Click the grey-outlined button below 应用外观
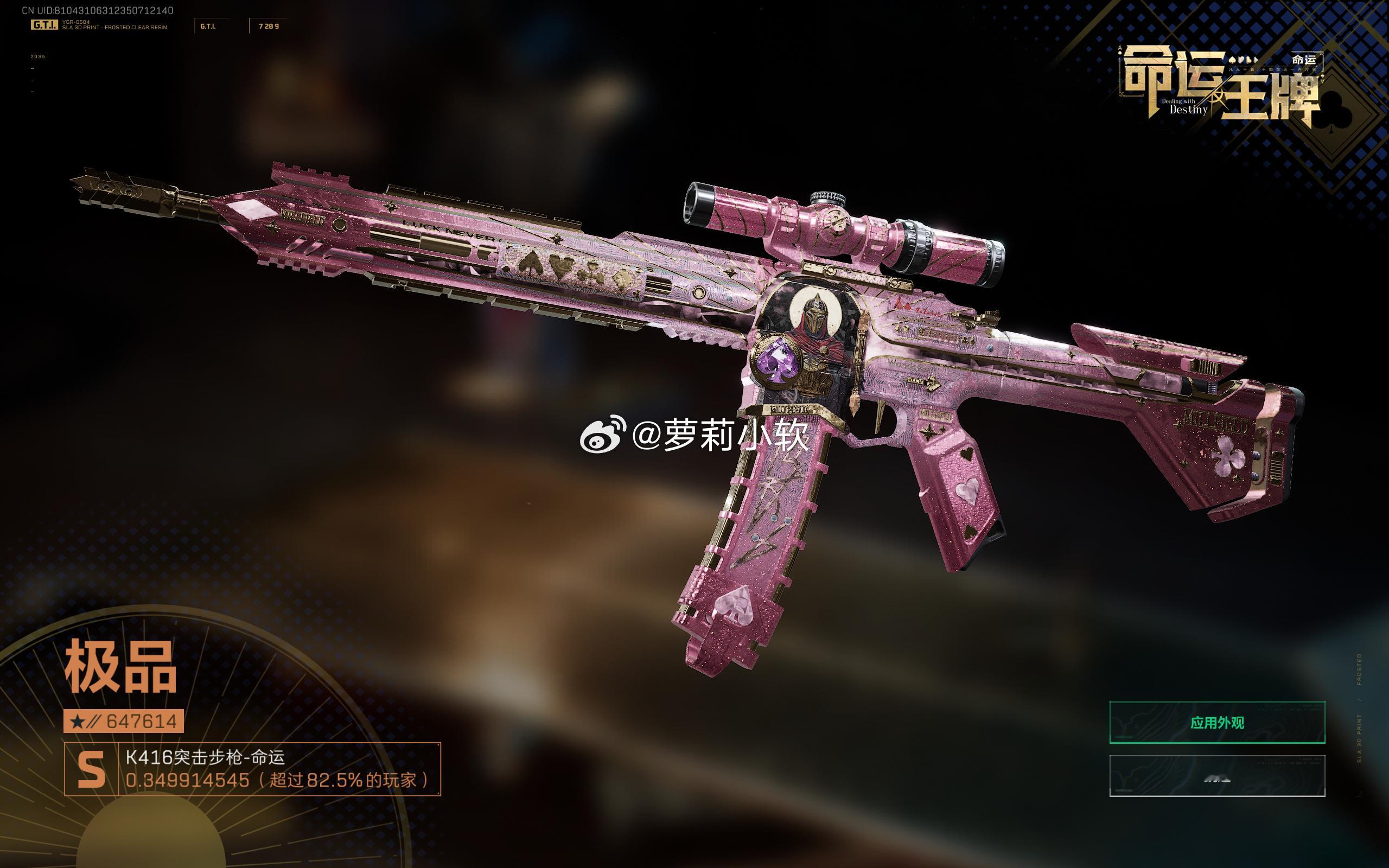1389x868 pixels. (x=1217, y=776)
